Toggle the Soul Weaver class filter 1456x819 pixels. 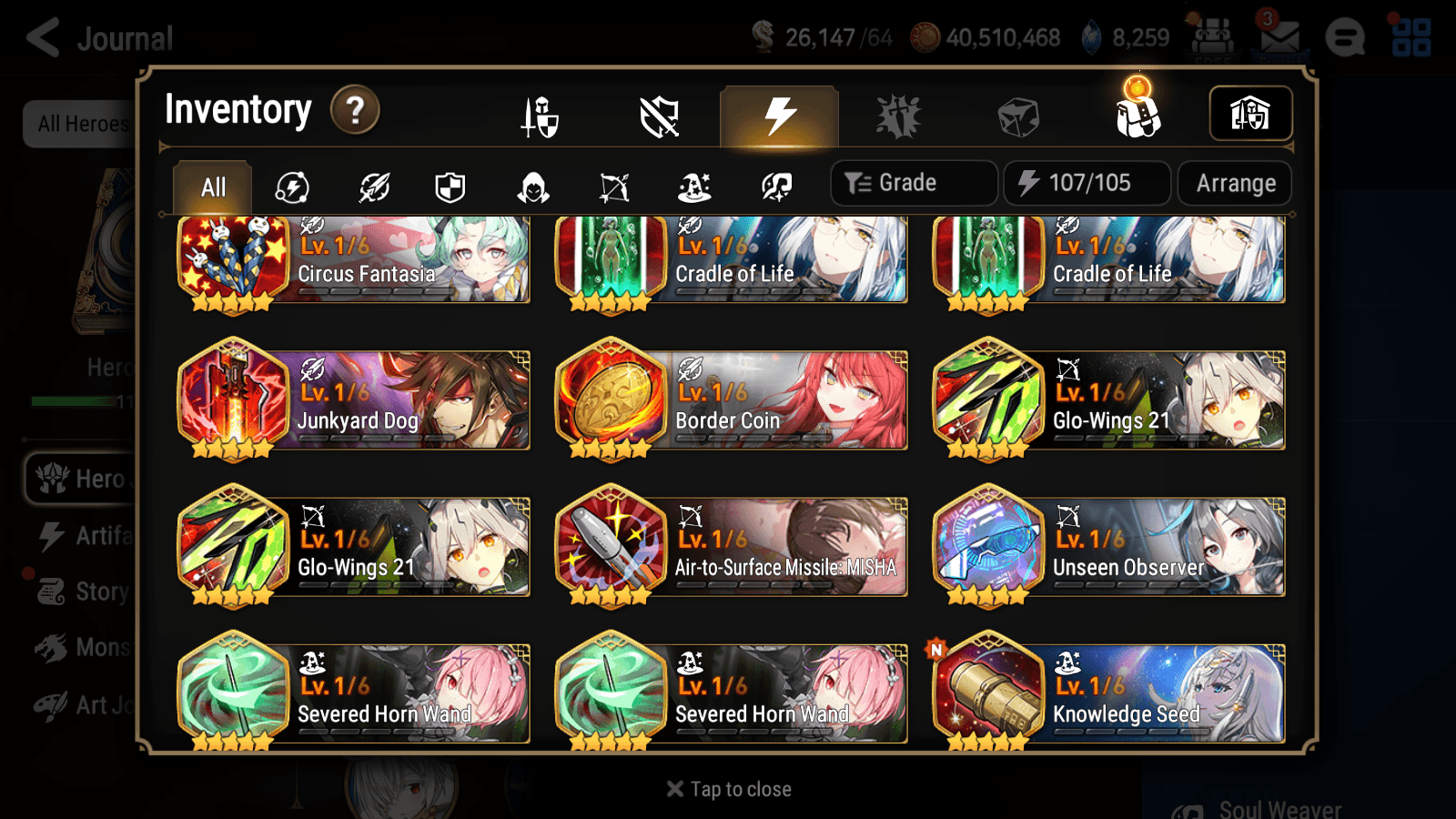coord(775,187)
